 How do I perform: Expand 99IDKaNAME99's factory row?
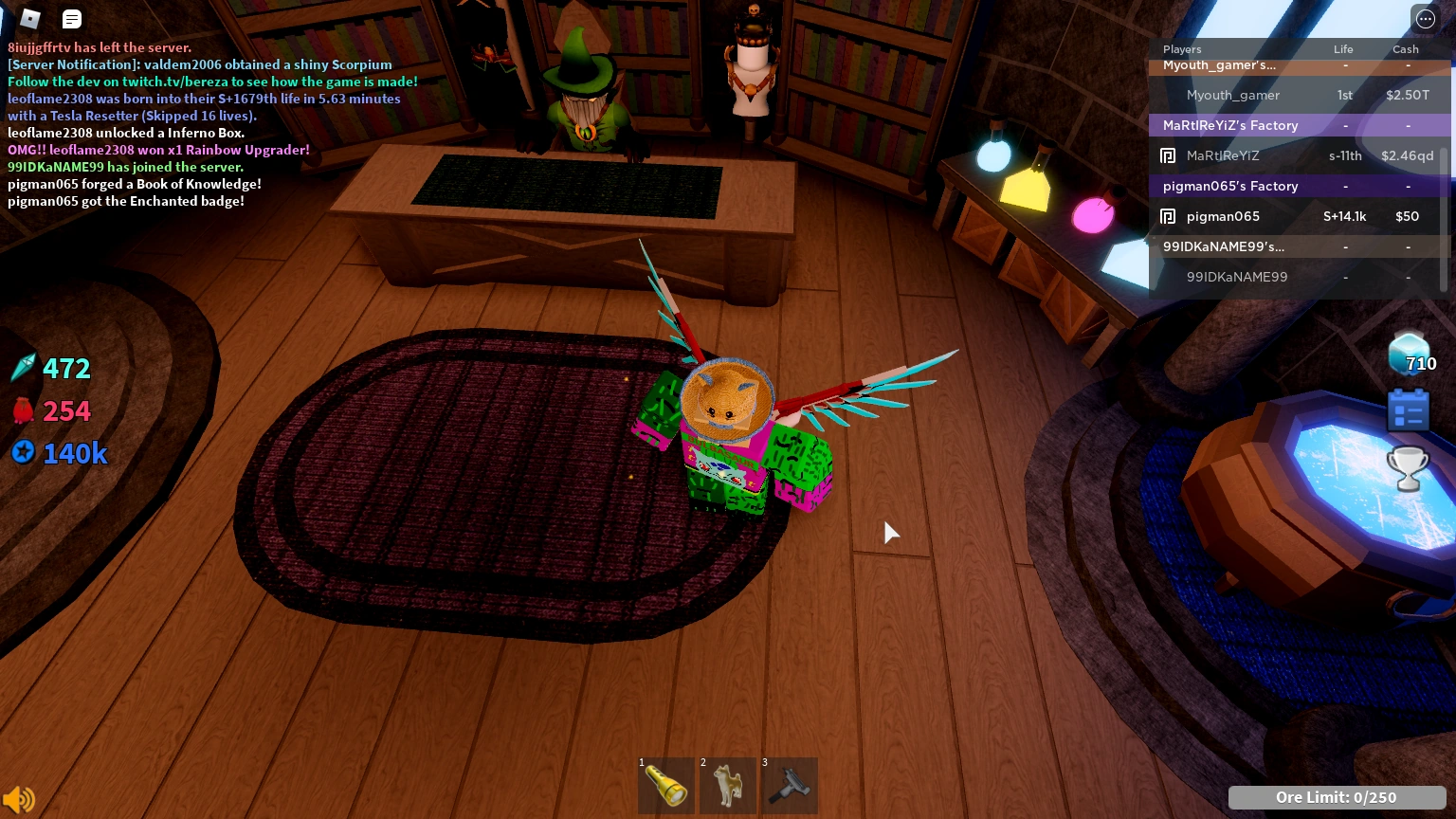click(x=1224, y=246)
